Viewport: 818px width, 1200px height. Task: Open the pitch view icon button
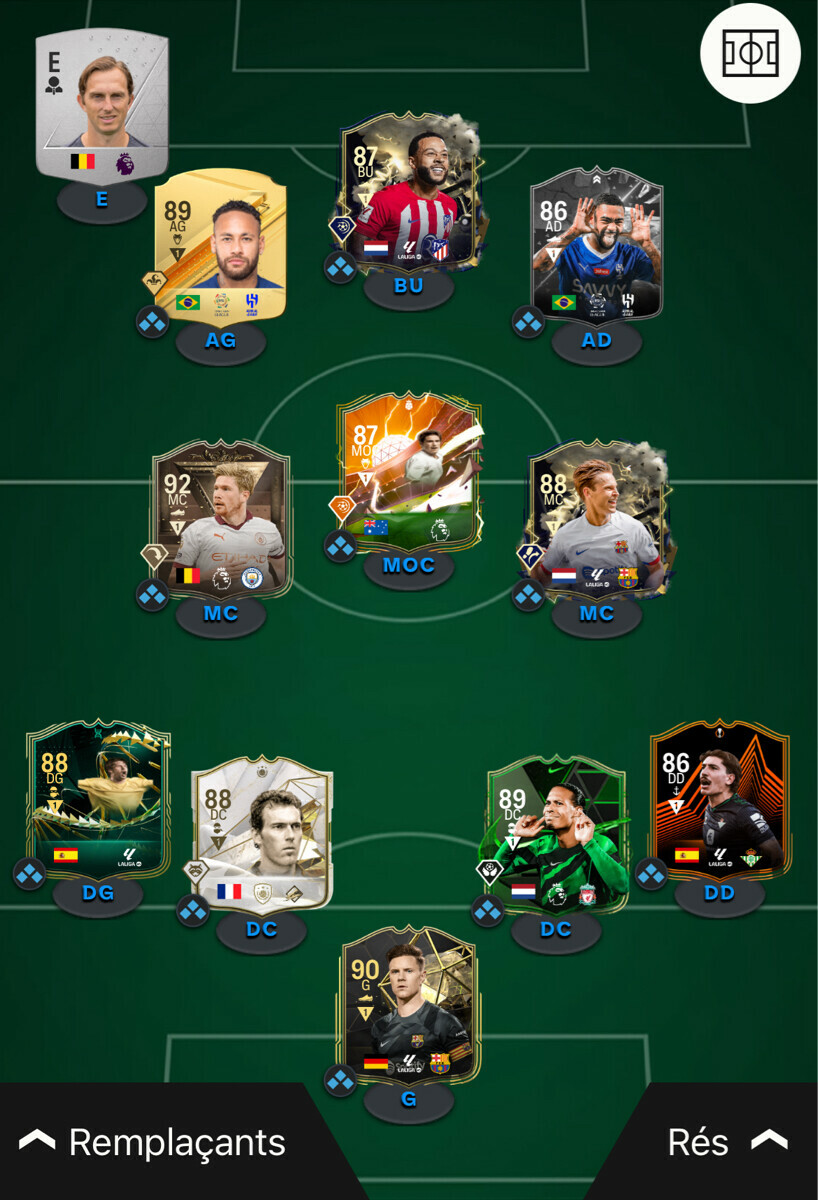click(x=750, y=53)
